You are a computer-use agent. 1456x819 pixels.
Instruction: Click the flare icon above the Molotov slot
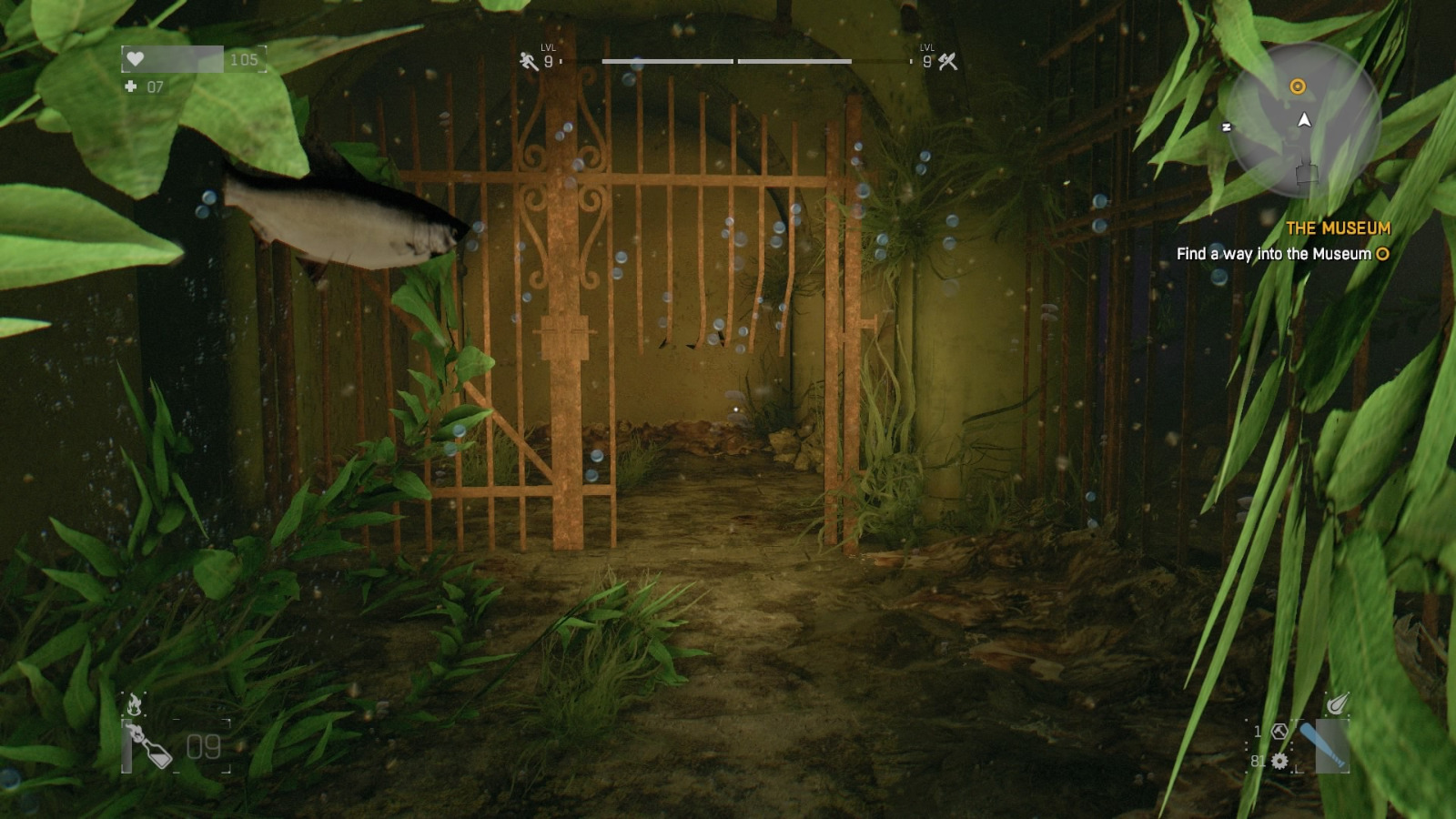(x=135, y=703)
